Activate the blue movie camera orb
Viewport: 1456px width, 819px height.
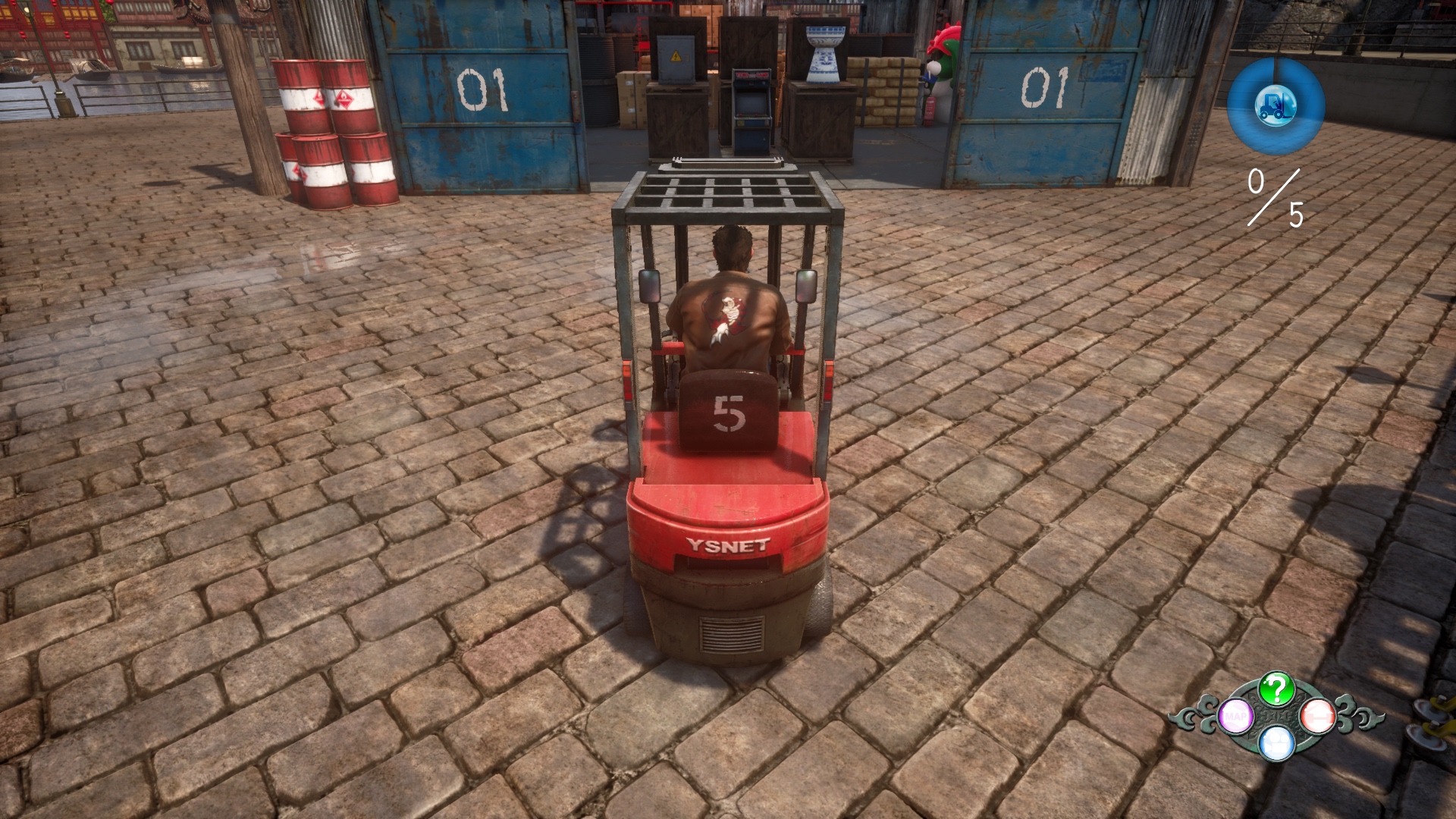pyautogui.click(x=1276, y=742)
